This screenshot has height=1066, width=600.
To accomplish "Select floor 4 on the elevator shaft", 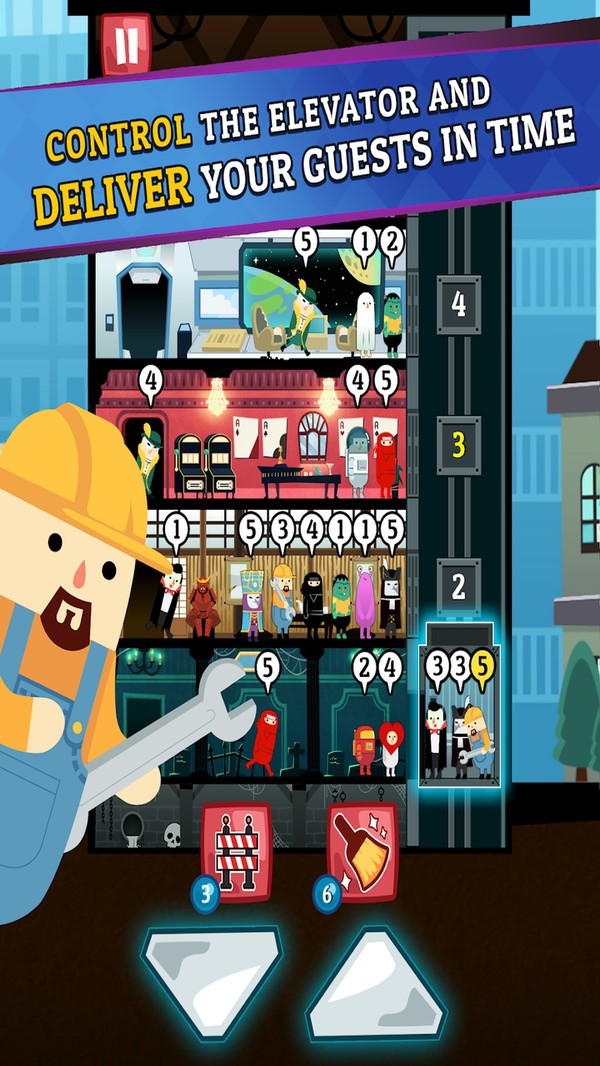I will [x=459, y=305].
